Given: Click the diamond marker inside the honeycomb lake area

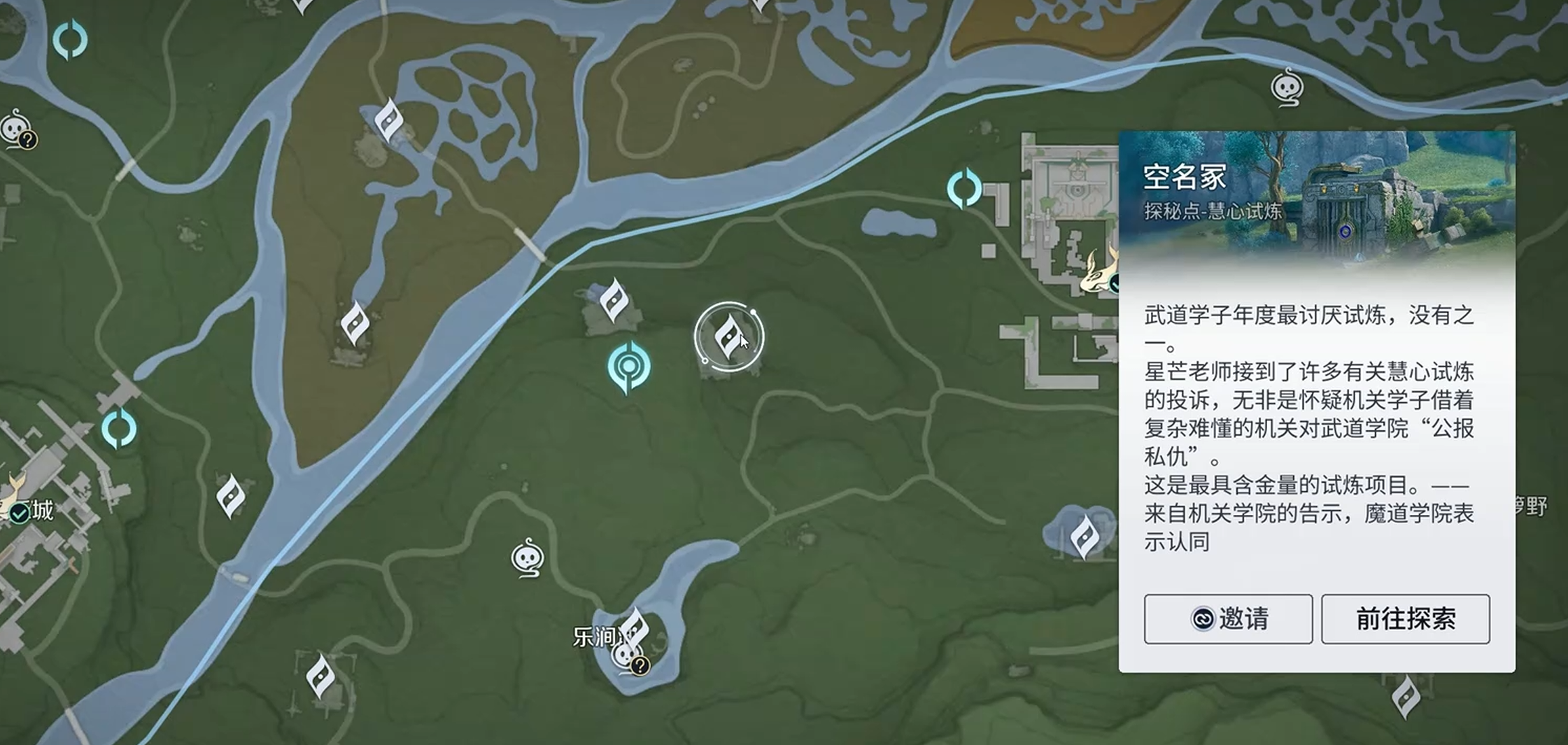Looking at the screenshot, I should pos(388,120).
